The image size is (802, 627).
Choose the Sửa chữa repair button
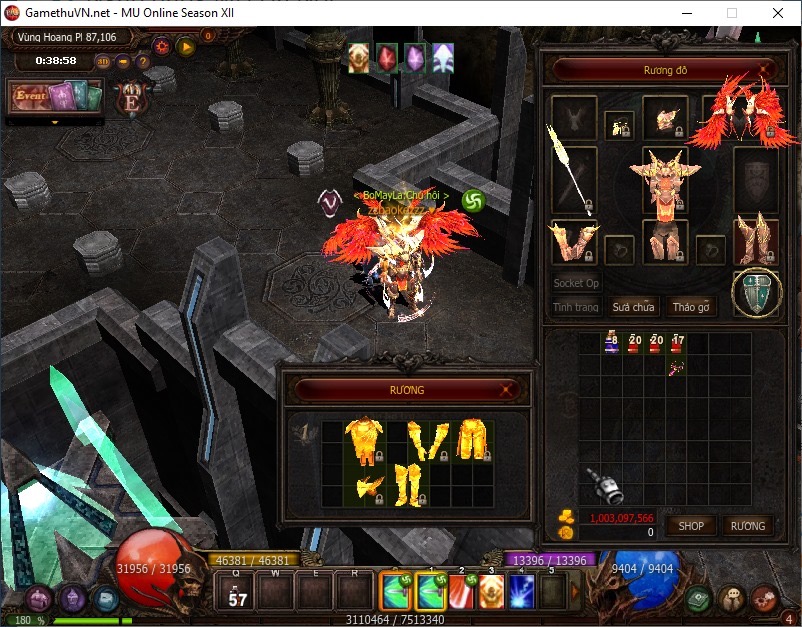[635, 307]
